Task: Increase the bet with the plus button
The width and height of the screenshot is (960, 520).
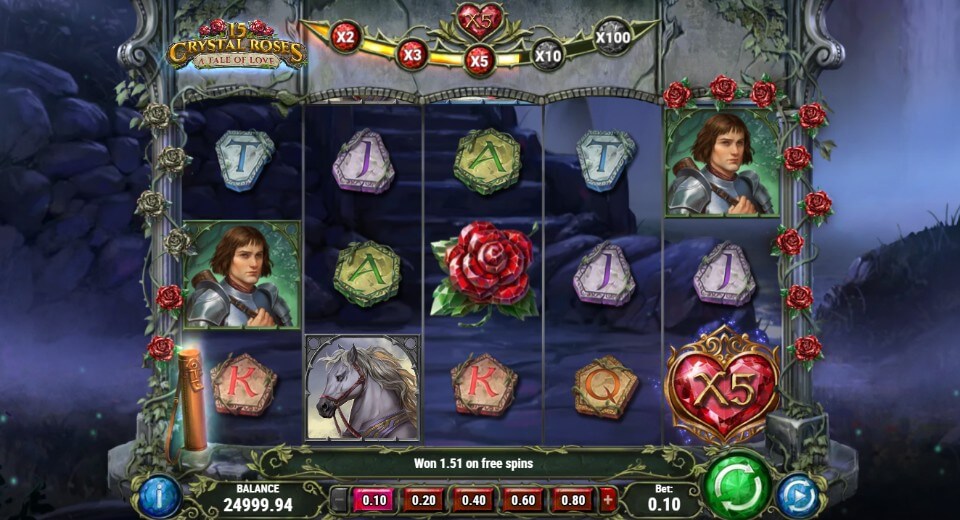Action: click(x=608, y=499)
